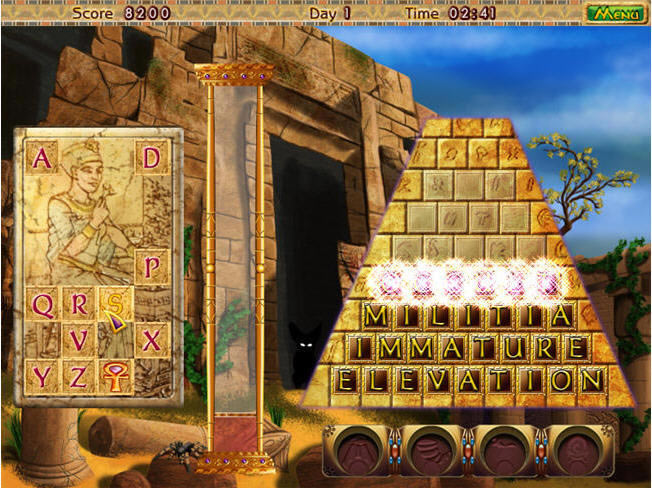Click the letter Y tile

coord(43,376)
